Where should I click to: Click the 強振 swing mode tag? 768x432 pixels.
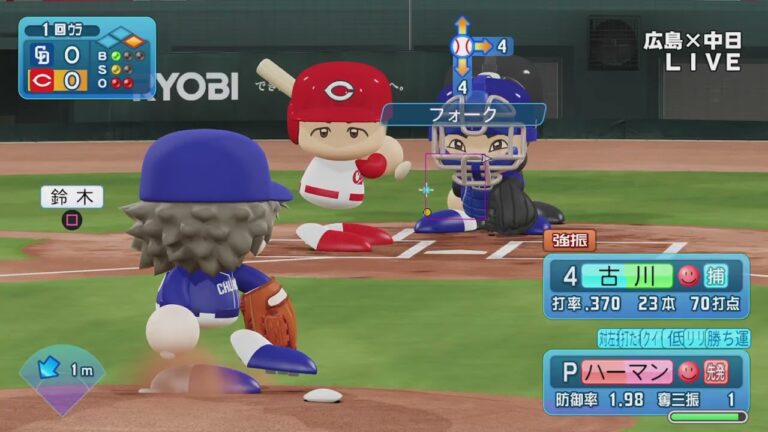(x=570, y=240)
